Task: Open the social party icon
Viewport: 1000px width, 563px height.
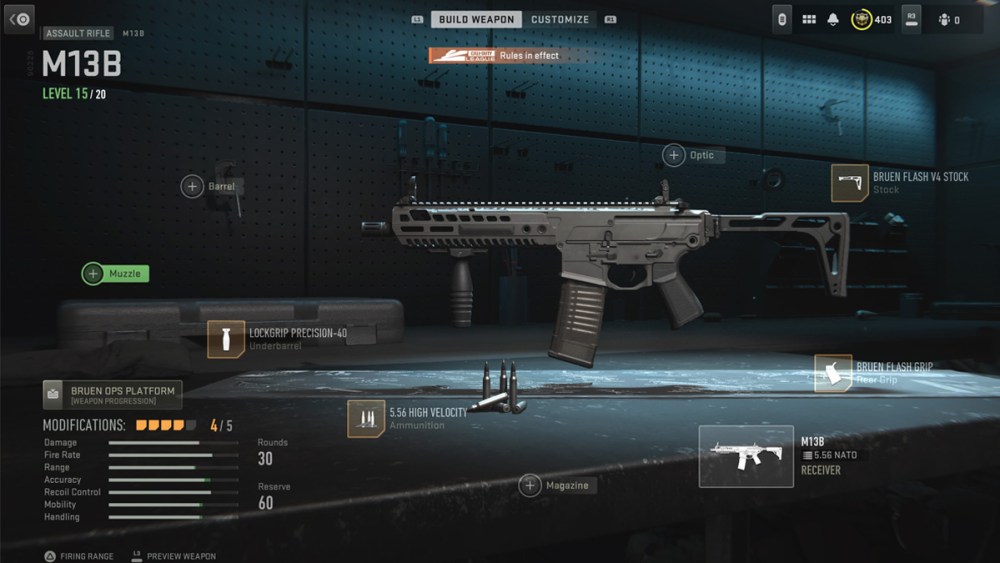Action: [x=944, y=19]
